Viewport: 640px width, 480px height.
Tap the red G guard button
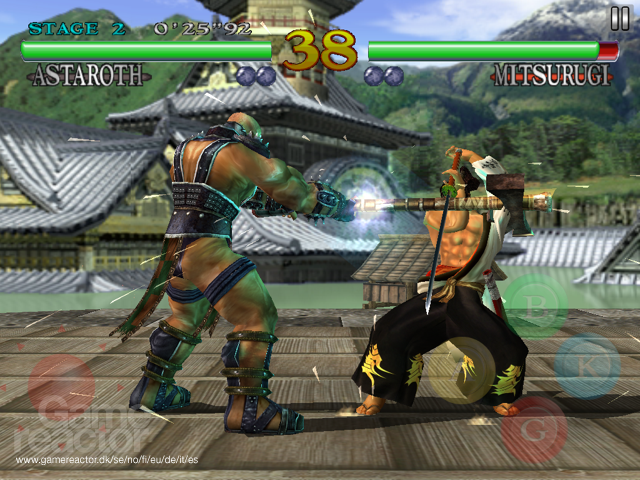click(x=535, y=428)
